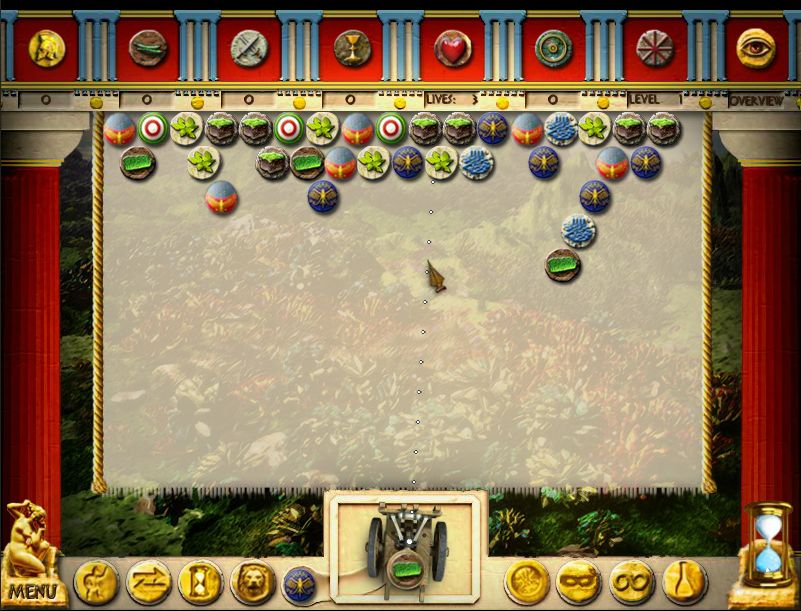This screenshot has height=611, width=801.
Task: Use the infinity symbol power-up coin
Action: (x=631, y=581)
